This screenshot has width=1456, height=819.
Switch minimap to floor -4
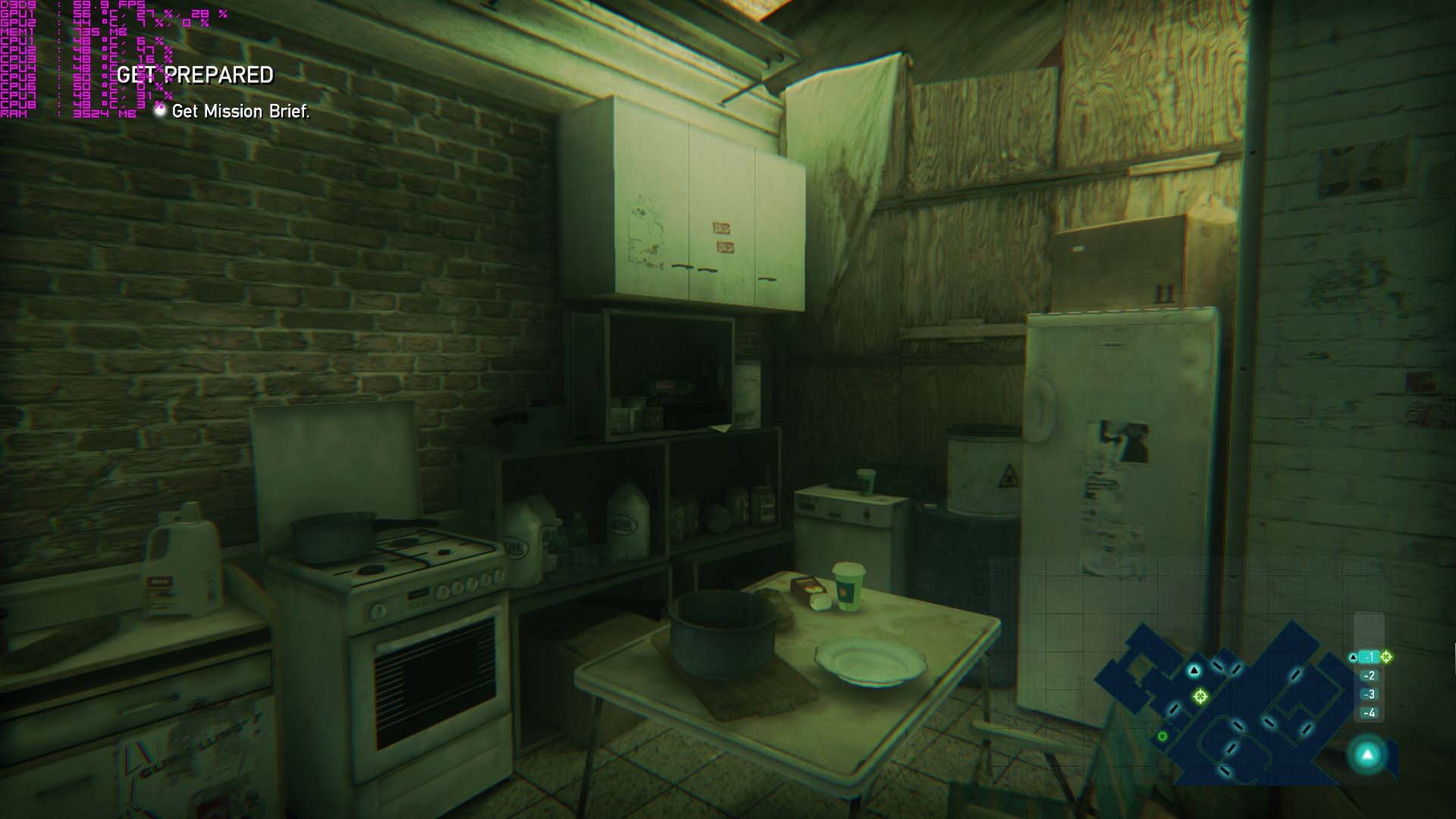(x=1370, y=713)
